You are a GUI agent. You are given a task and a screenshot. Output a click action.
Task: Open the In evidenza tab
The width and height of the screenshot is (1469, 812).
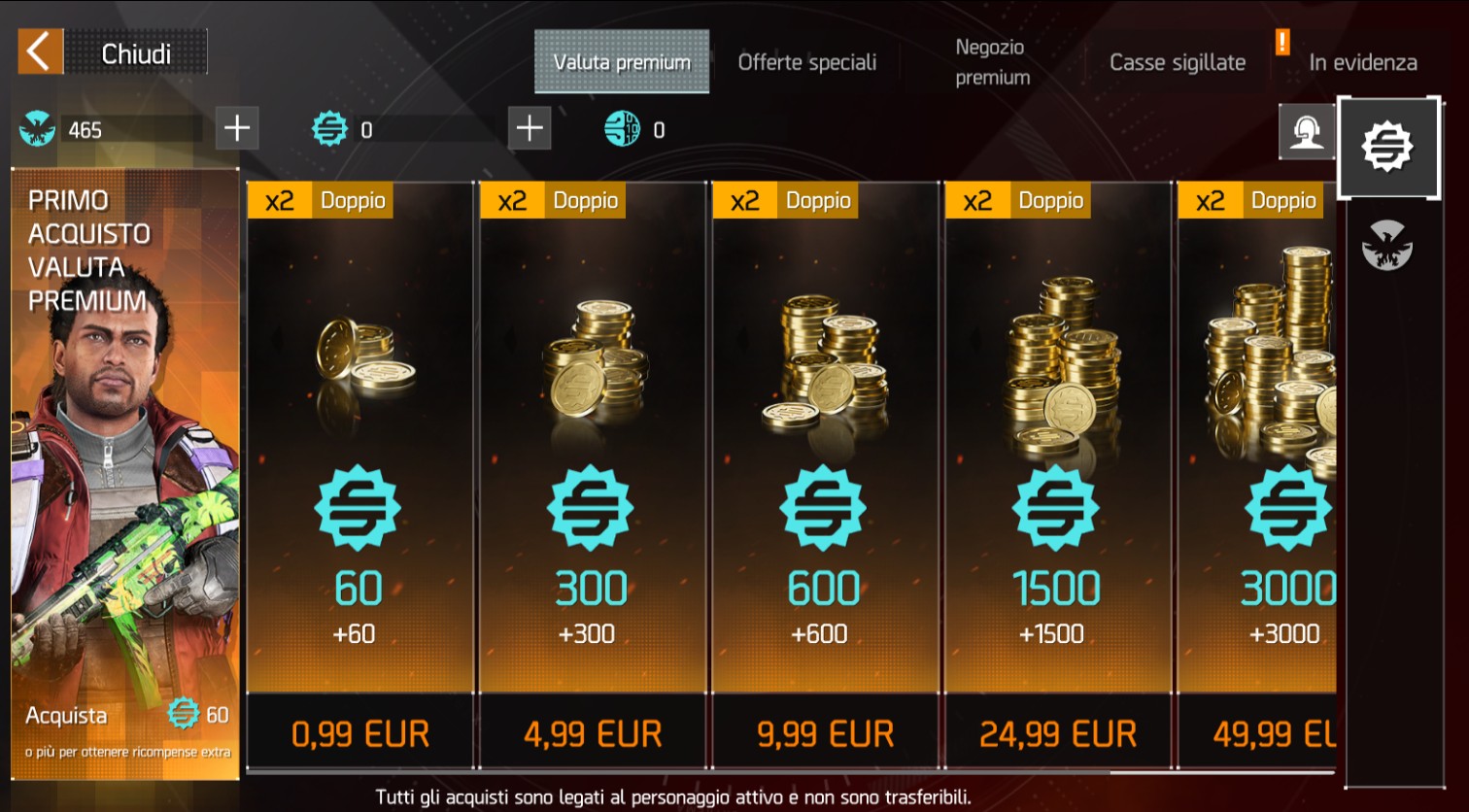1362,62
